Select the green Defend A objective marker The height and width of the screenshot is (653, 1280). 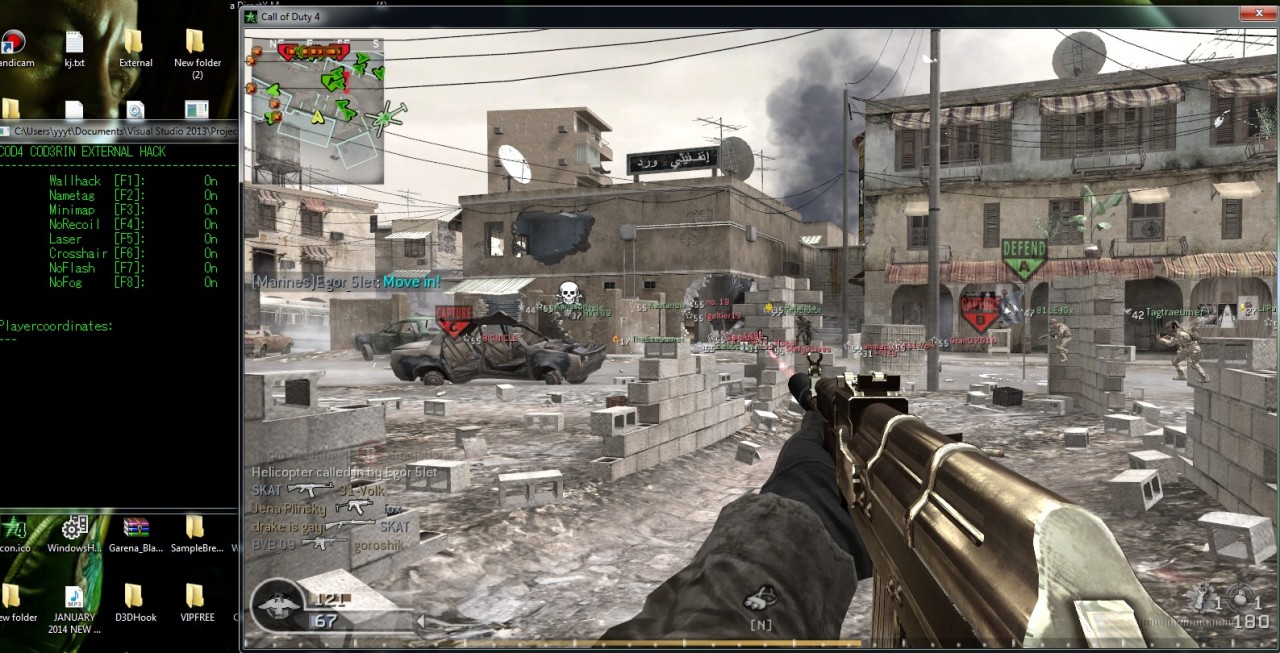coord(1023,257)
